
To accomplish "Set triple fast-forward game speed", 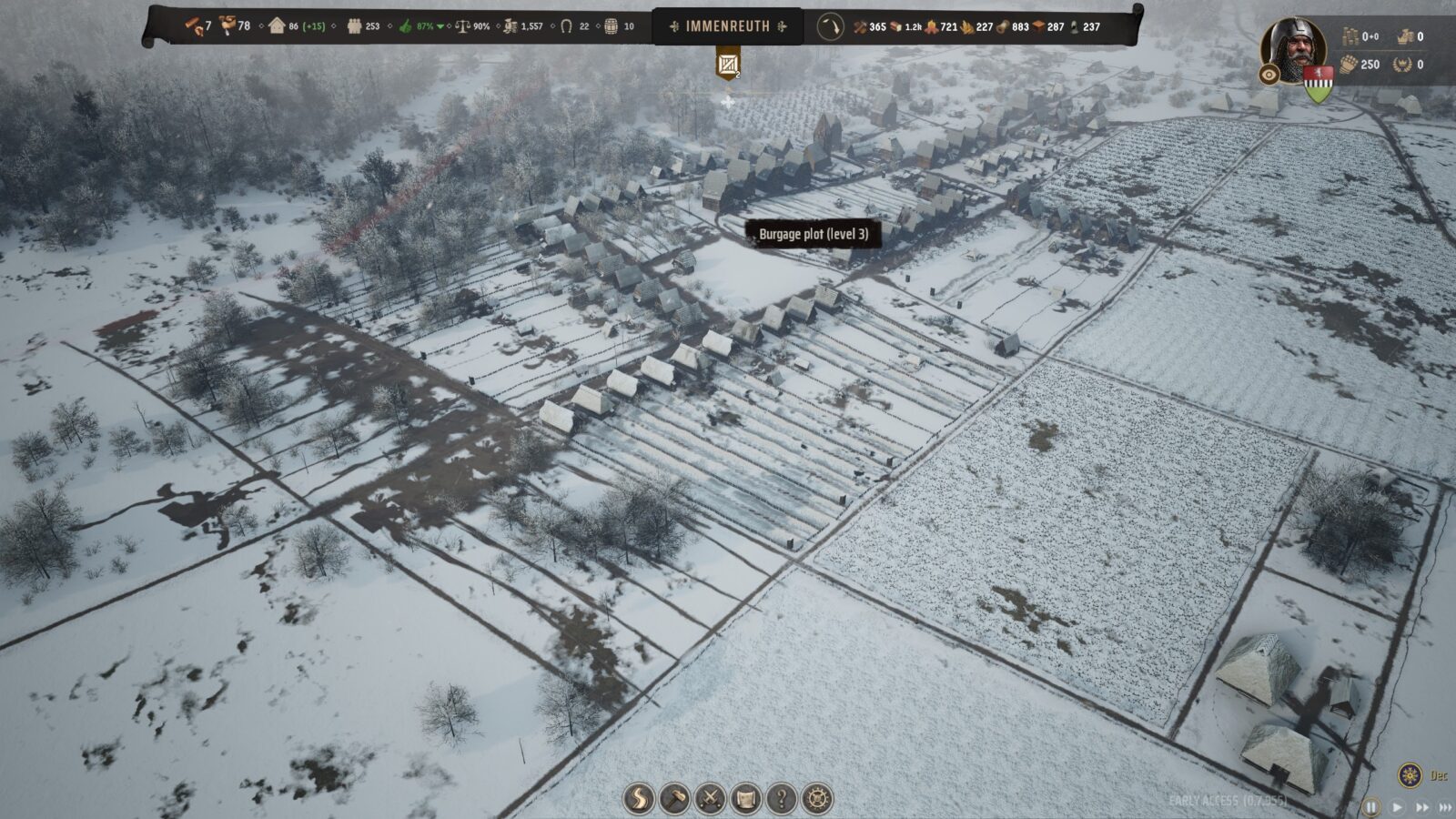I will (1445, 807).
